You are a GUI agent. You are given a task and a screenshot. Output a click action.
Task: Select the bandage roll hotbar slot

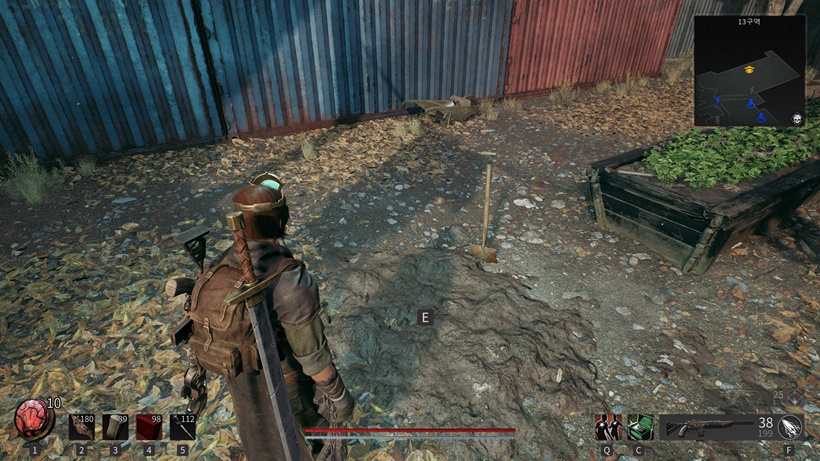(116, 427)
